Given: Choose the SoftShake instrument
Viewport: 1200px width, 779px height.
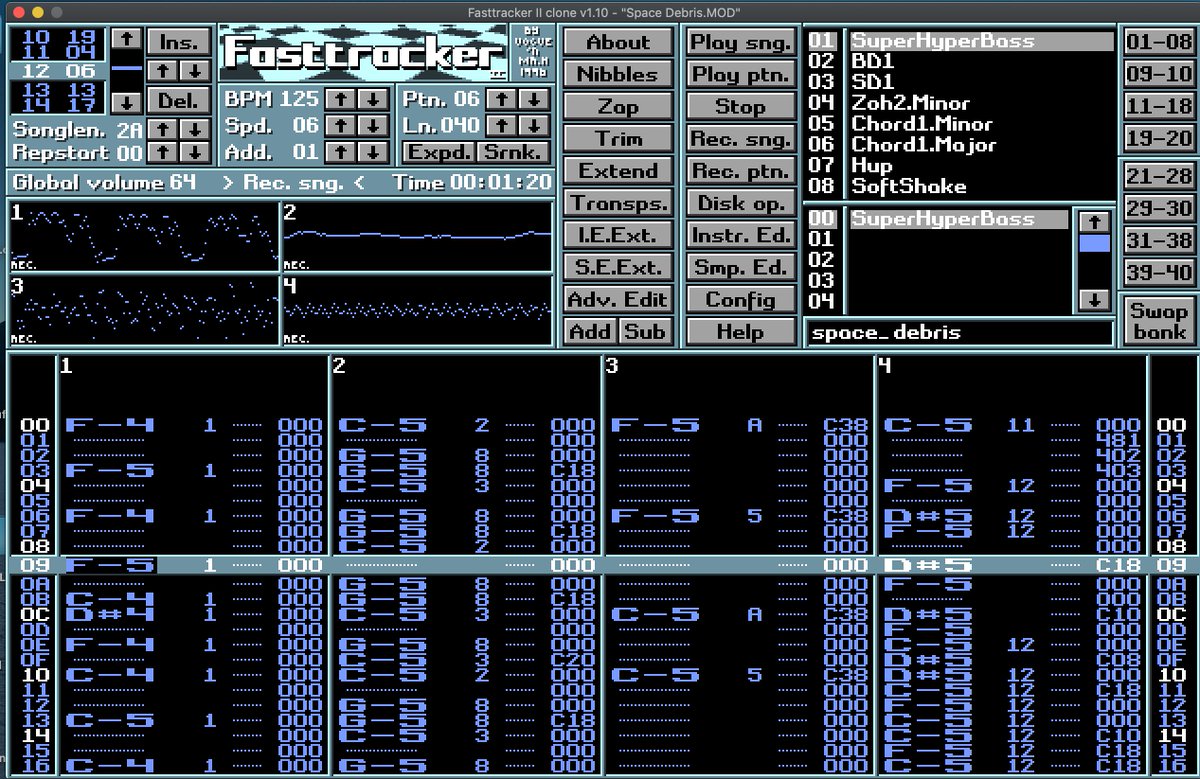Looking at the screenshot, I should (908, 186).
